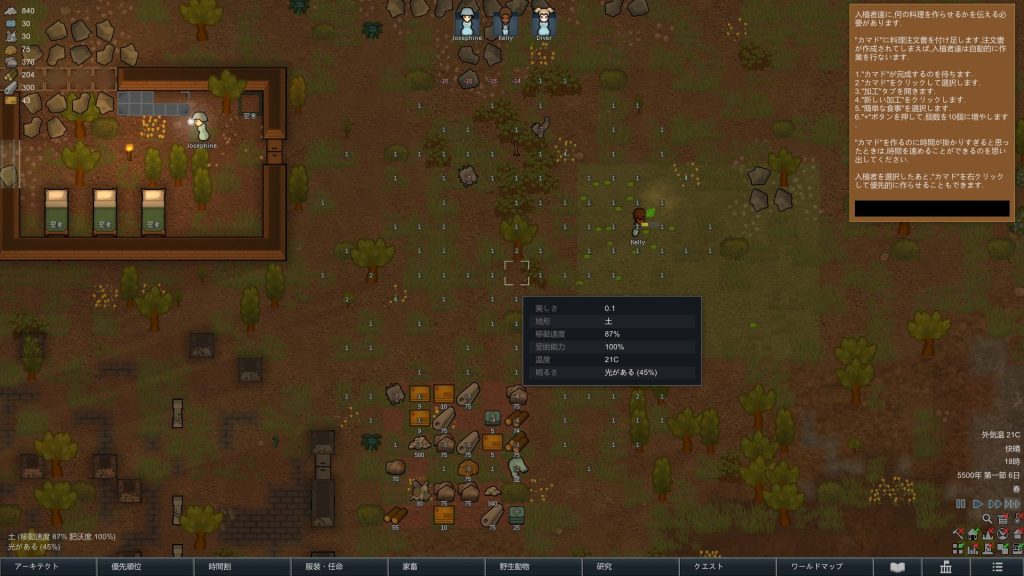Select the blonde colonist's portrait
Viewport: 1024px width, 576px height.
pos(543,22)
